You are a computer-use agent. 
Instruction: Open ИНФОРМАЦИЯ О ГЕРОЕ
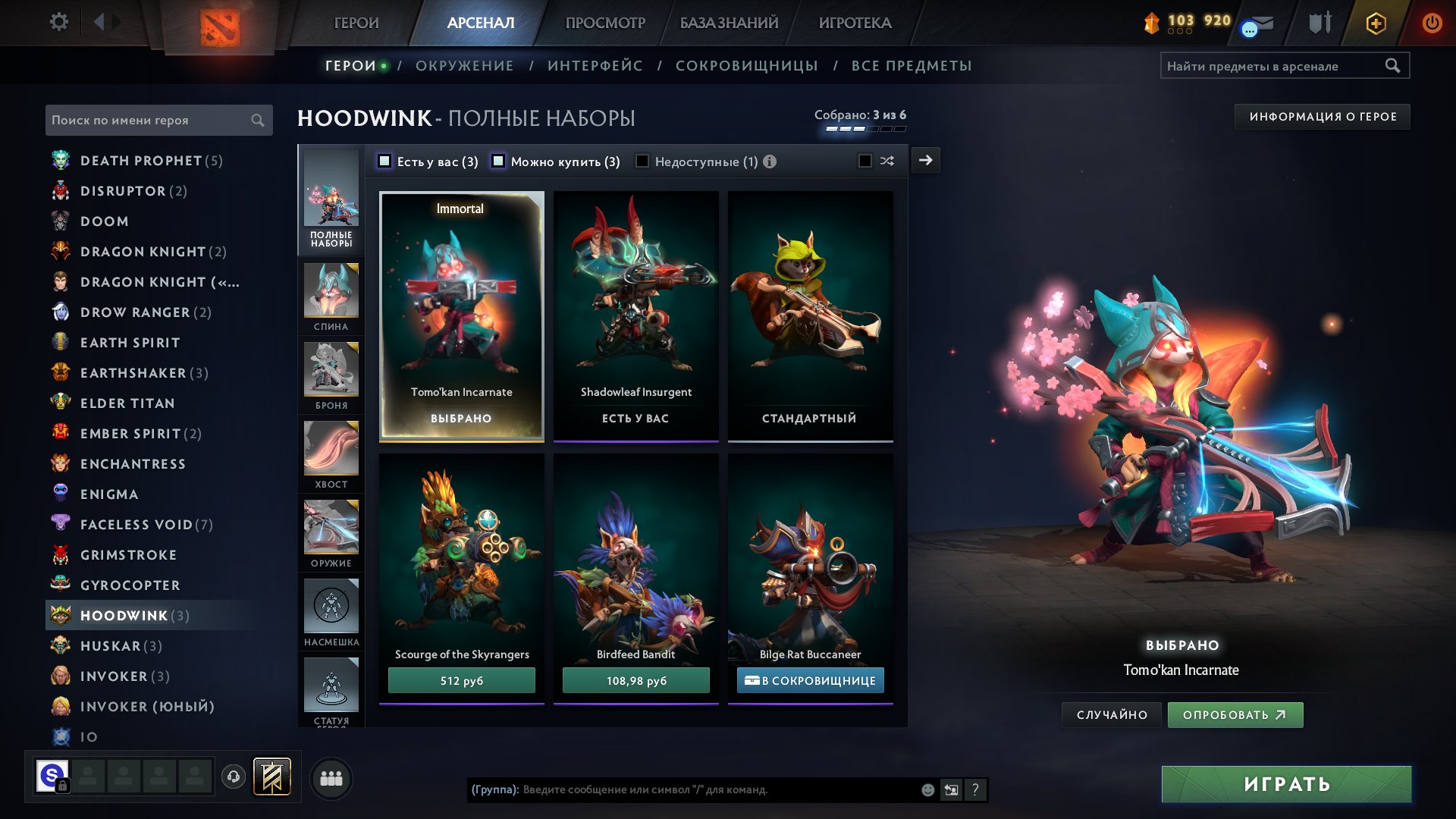[1322, 116]
